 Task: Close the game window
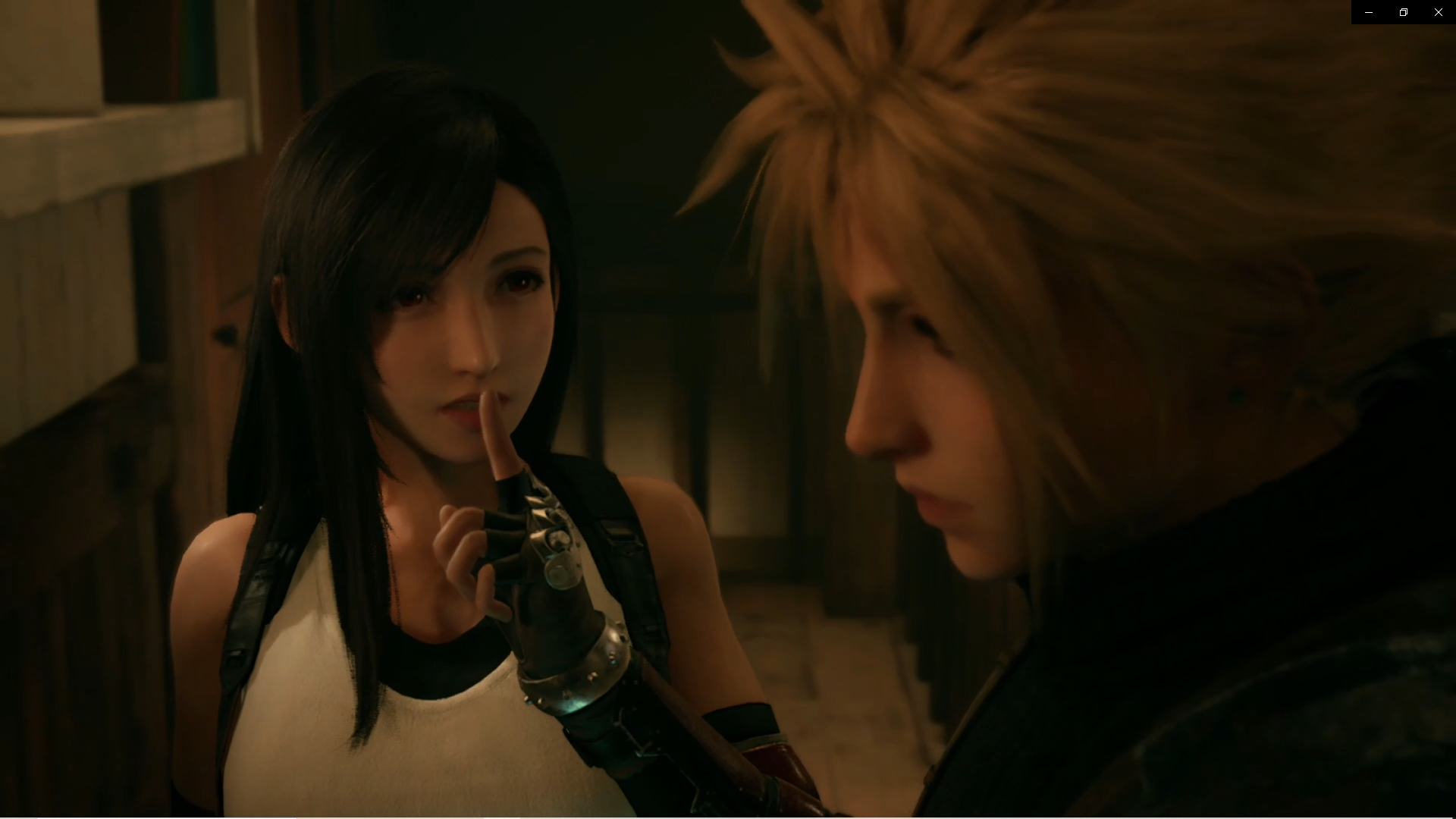tap(1439, 12)
